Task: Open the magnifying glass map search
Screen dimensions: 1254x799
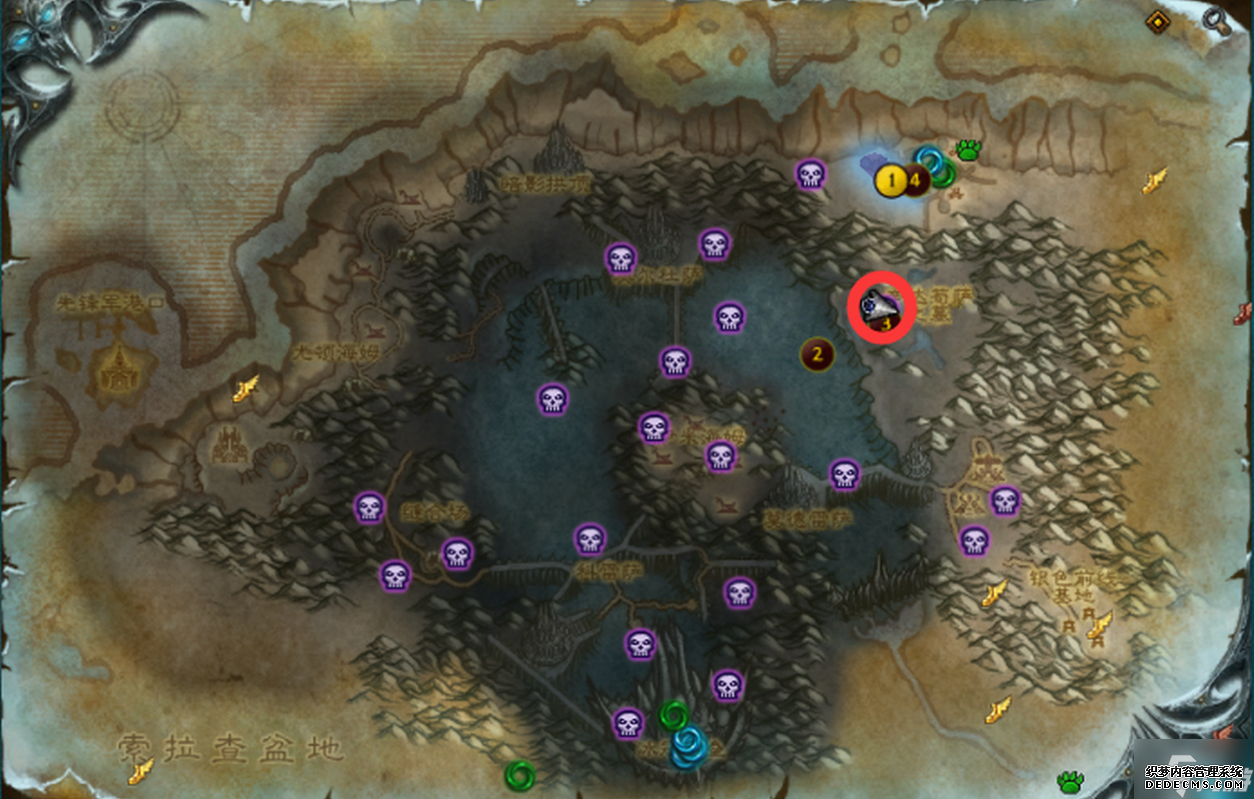Action: click(x=1215, y=19)
